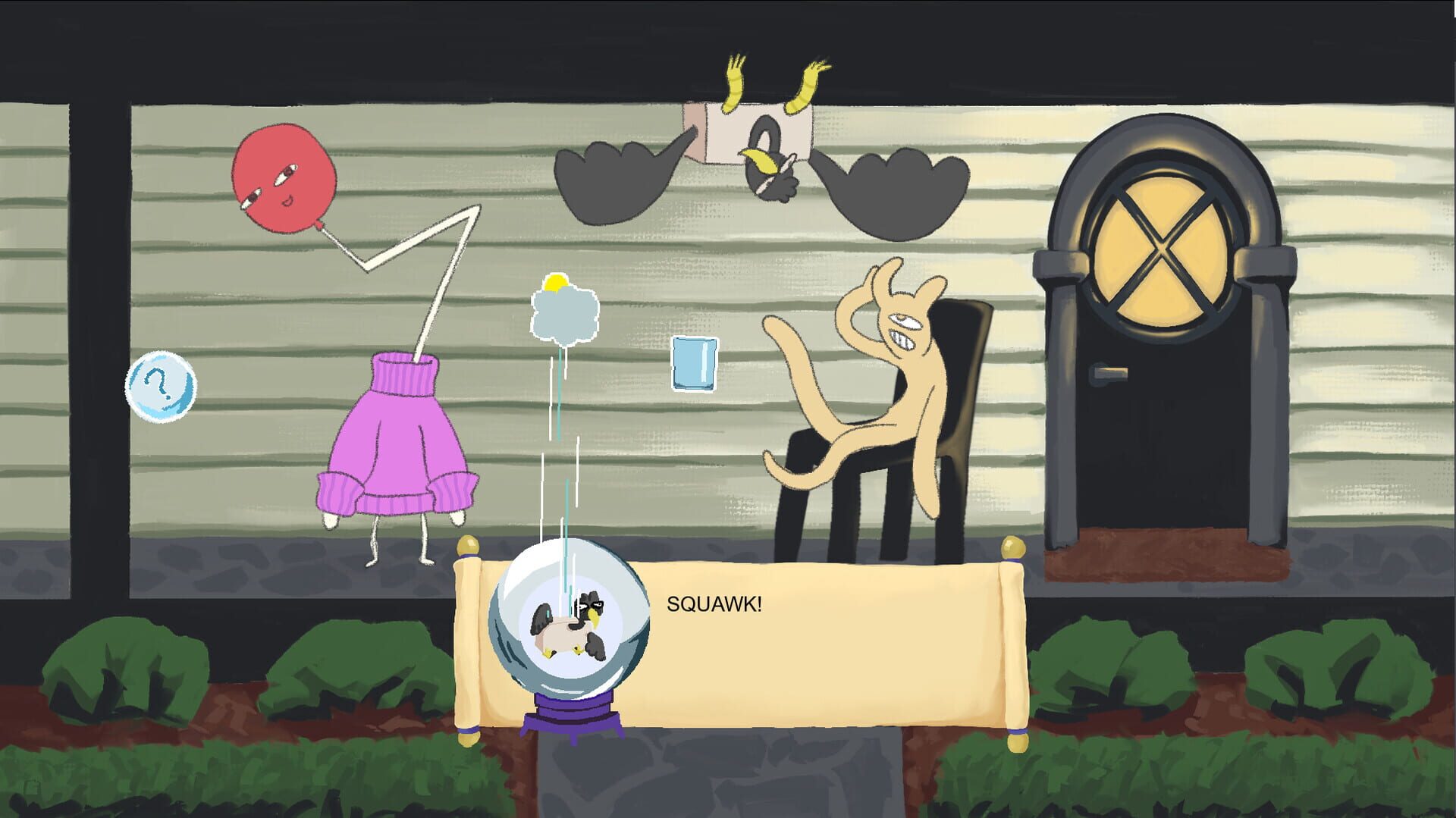Image resolution: width=1456 pixels, height=818 pixels.
Task: Toggle the question mark thought bubble
Action: (161, 387)
